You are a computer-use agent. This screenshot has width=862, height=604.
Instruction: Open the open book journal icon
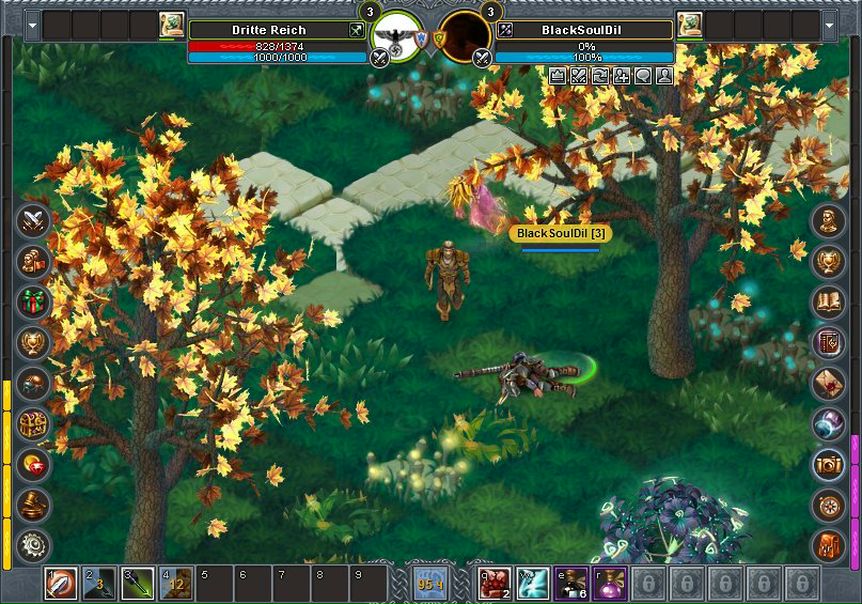828,301
